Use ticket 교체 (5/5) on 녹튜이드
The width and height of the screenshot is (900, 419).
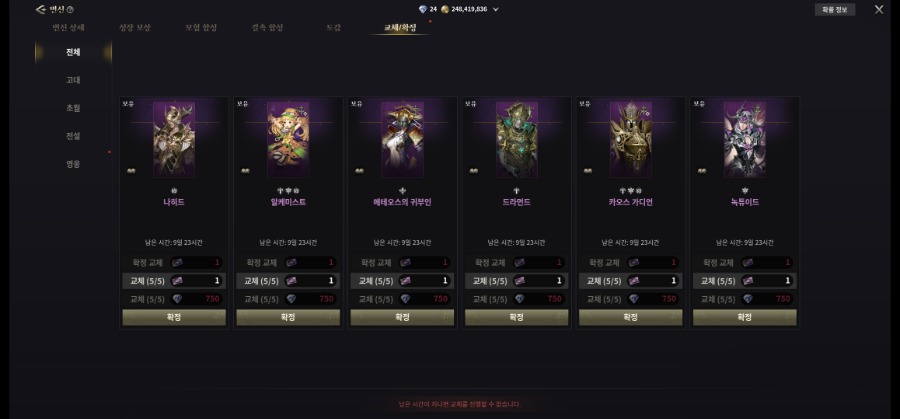click(x=744, y=281)
